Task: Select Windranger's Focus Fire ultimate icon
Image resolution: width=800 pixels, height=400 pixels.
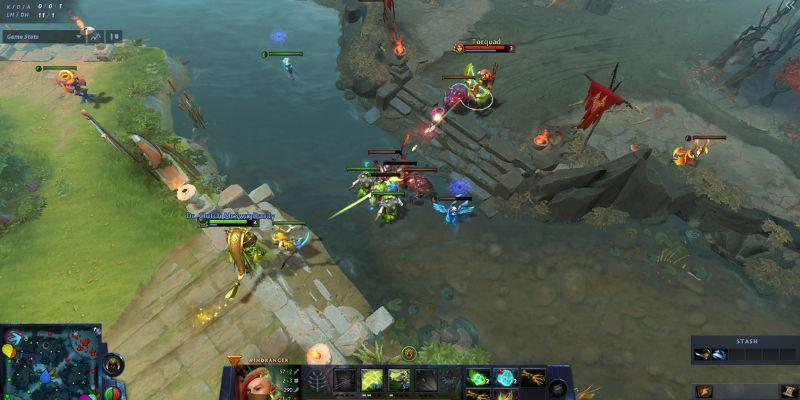Action: (x=427, y=381)
